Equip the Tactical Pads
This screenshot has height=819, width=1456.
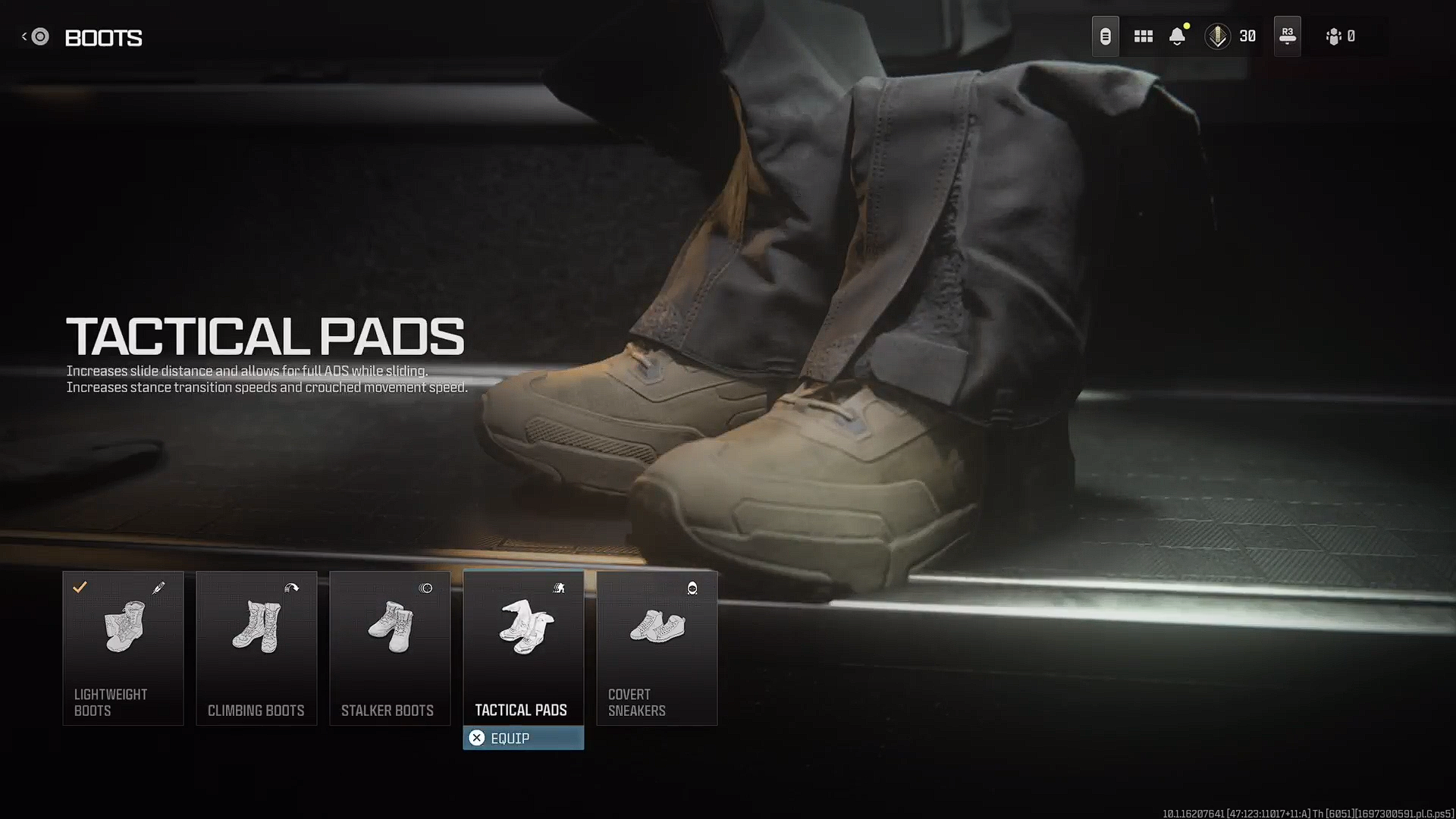tap(523, 738)
